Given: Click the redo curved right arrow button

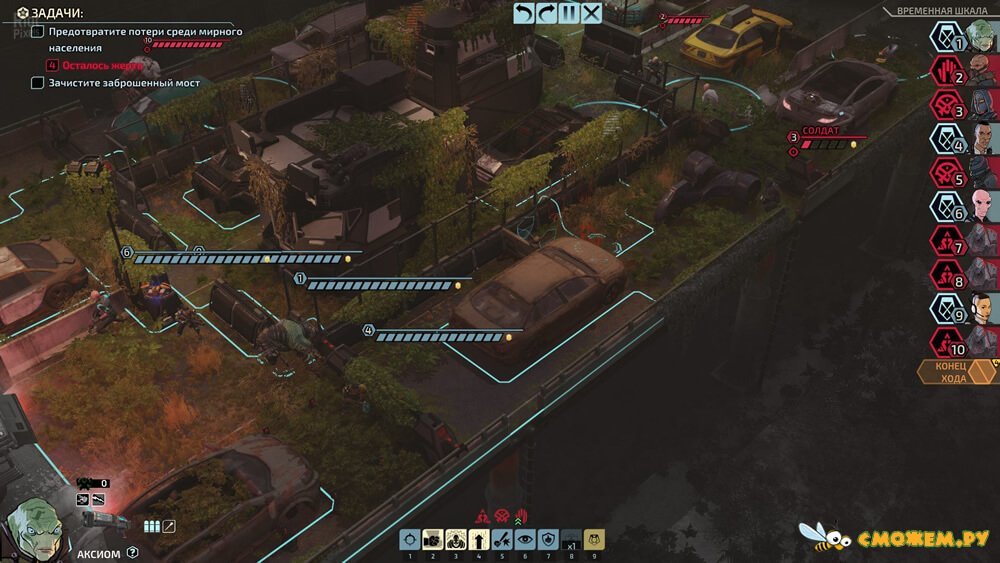Looking at the screenshot, I should click(547, 13).
